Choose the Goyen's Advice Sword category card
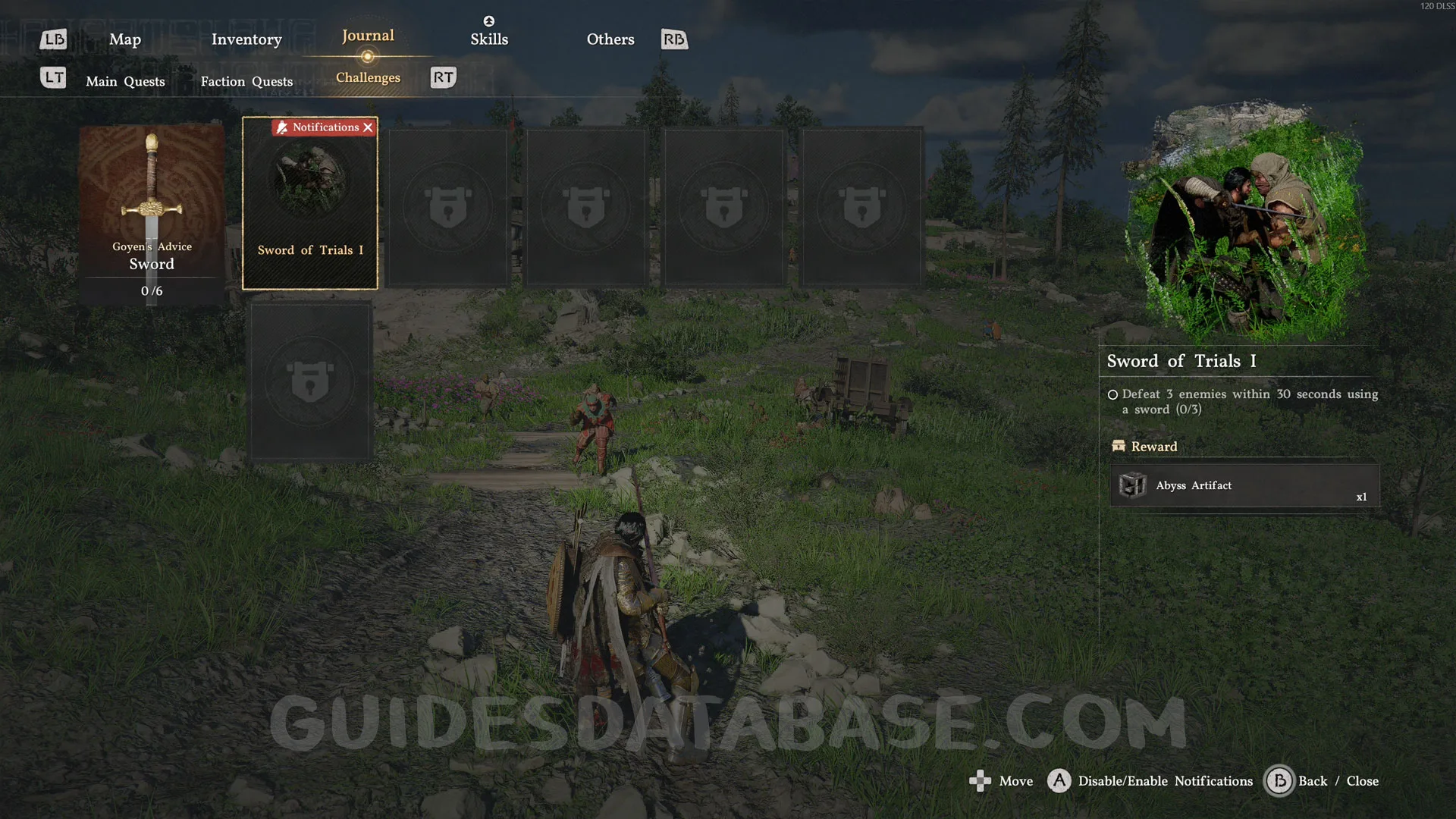1456x819 pixels. tap(152, 214)
